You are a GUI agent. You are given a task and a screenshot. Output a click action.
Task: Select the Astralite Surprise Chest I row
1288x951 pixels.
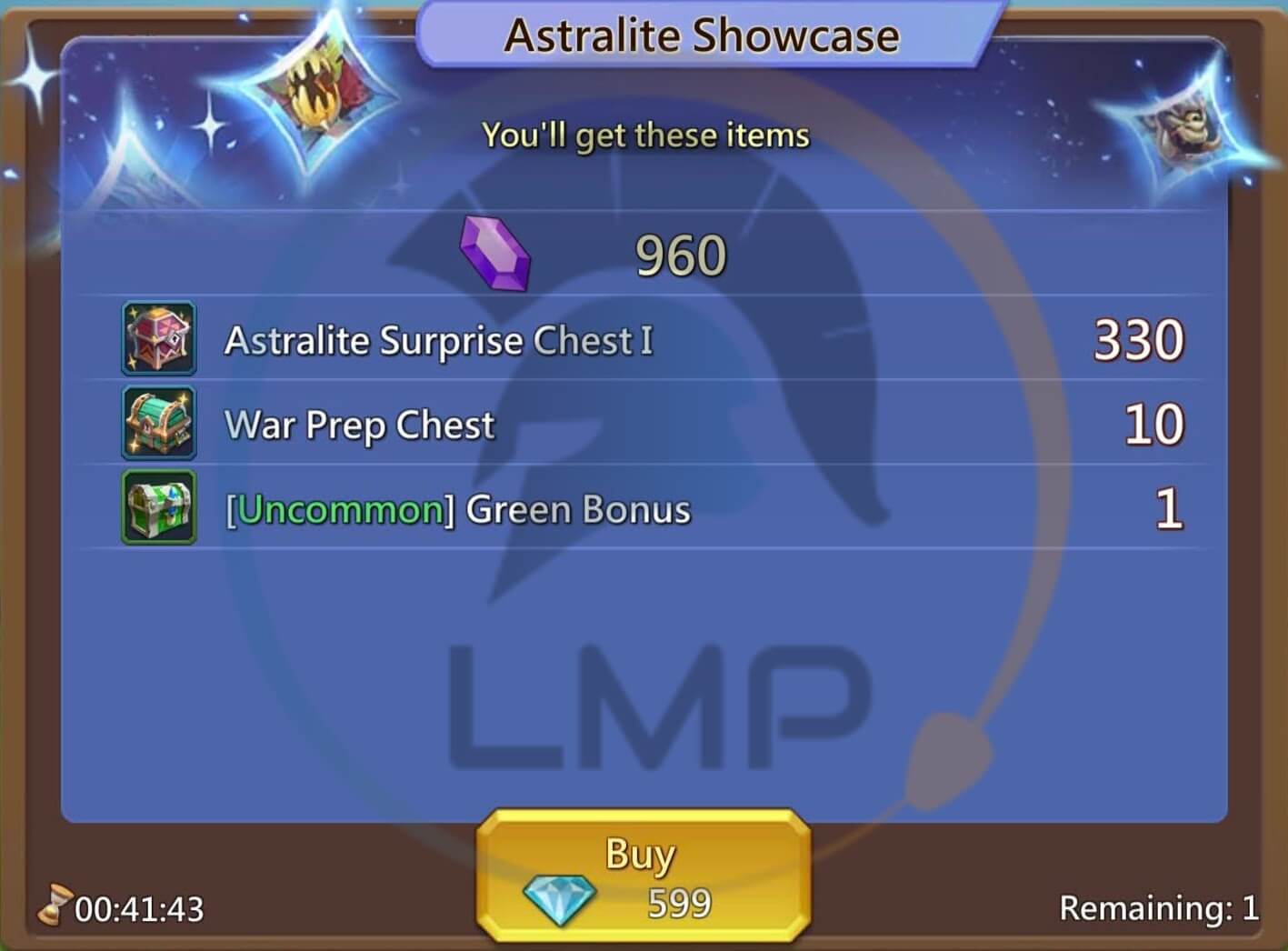tap(436, 341)
